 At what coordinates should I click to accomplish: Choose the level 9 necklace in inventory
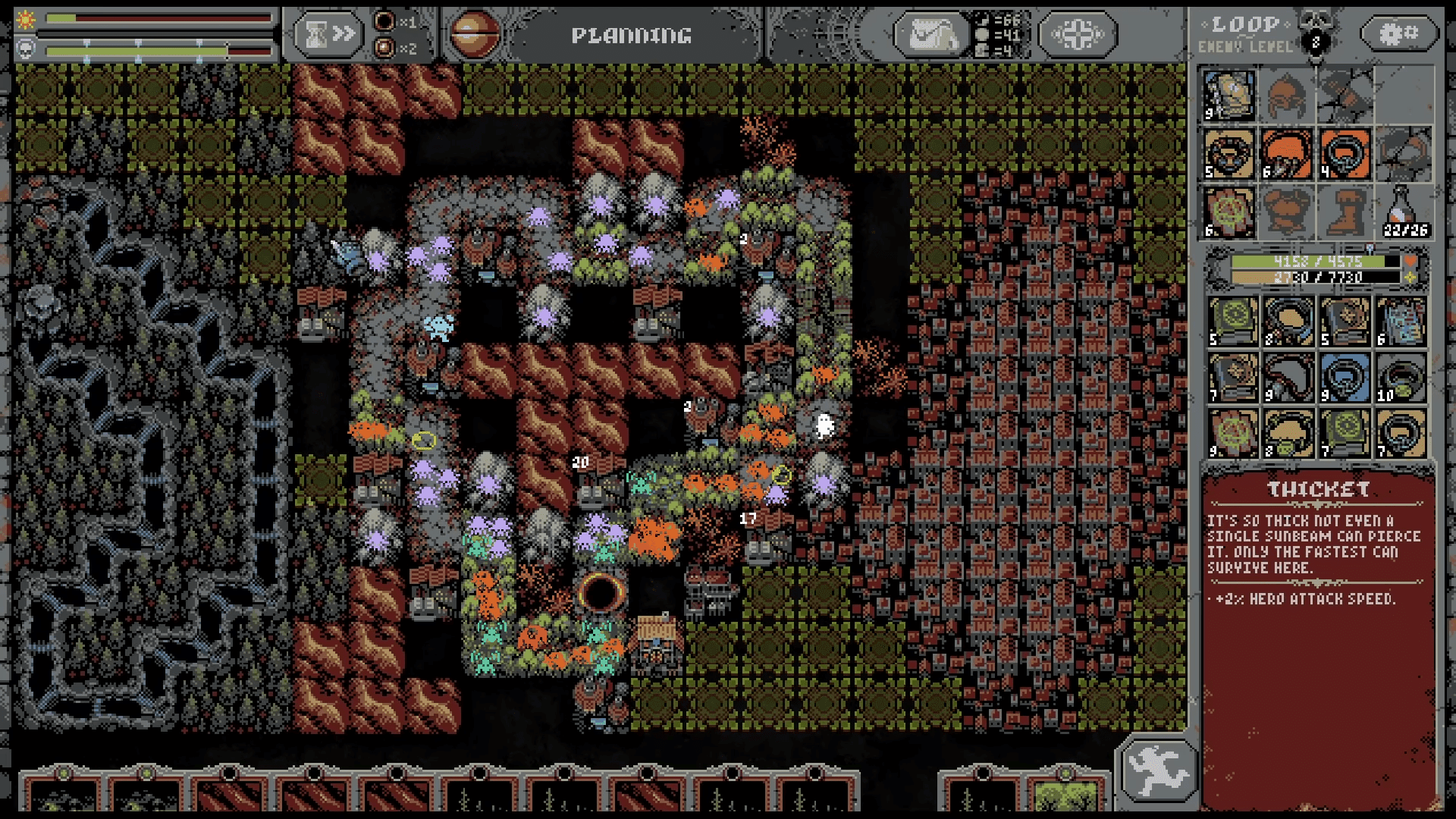pos(1288,377)
